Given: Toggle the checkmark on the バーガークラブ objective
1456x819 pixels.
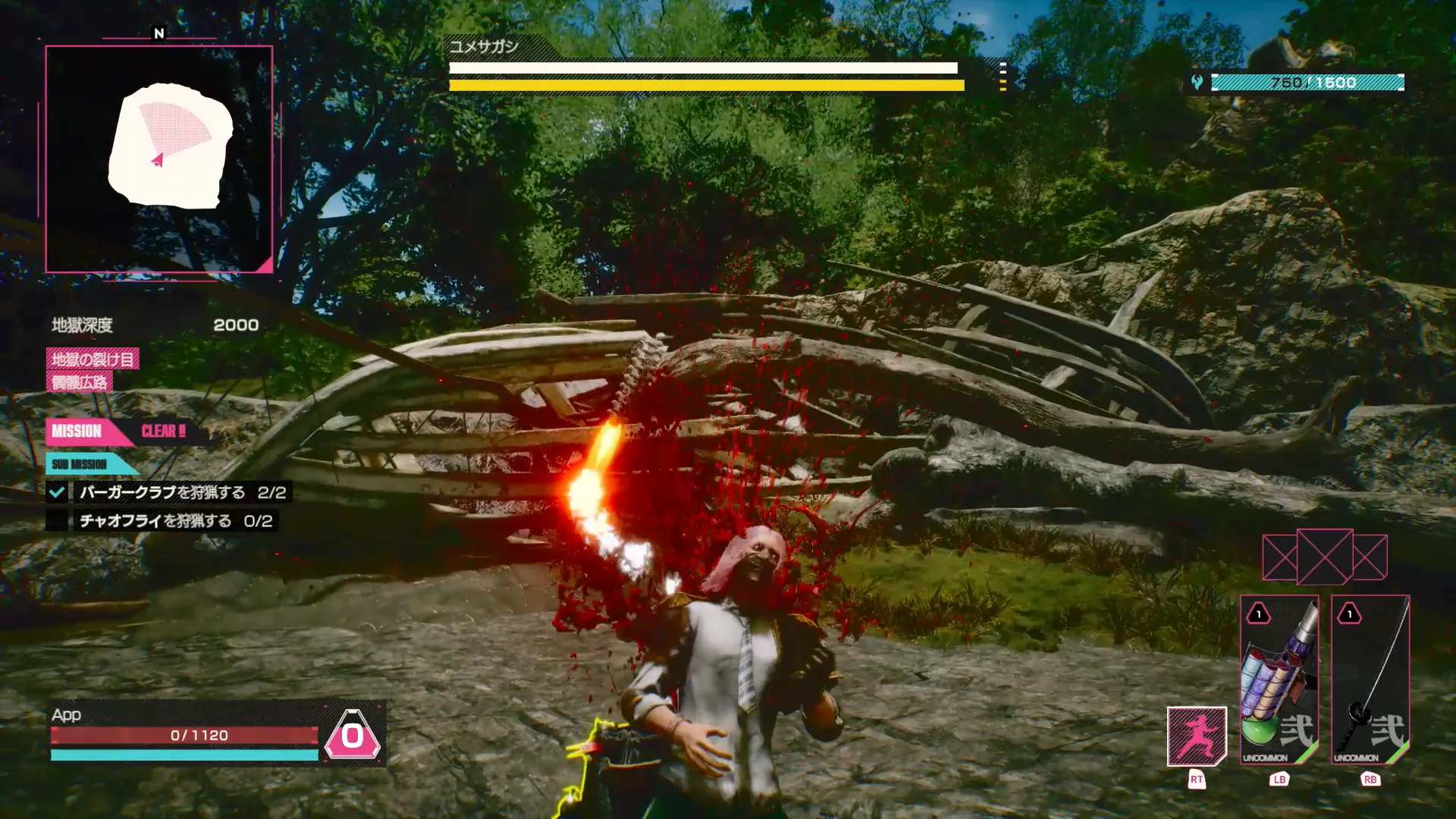Looking at the screenshot, I should click(57, 491).
